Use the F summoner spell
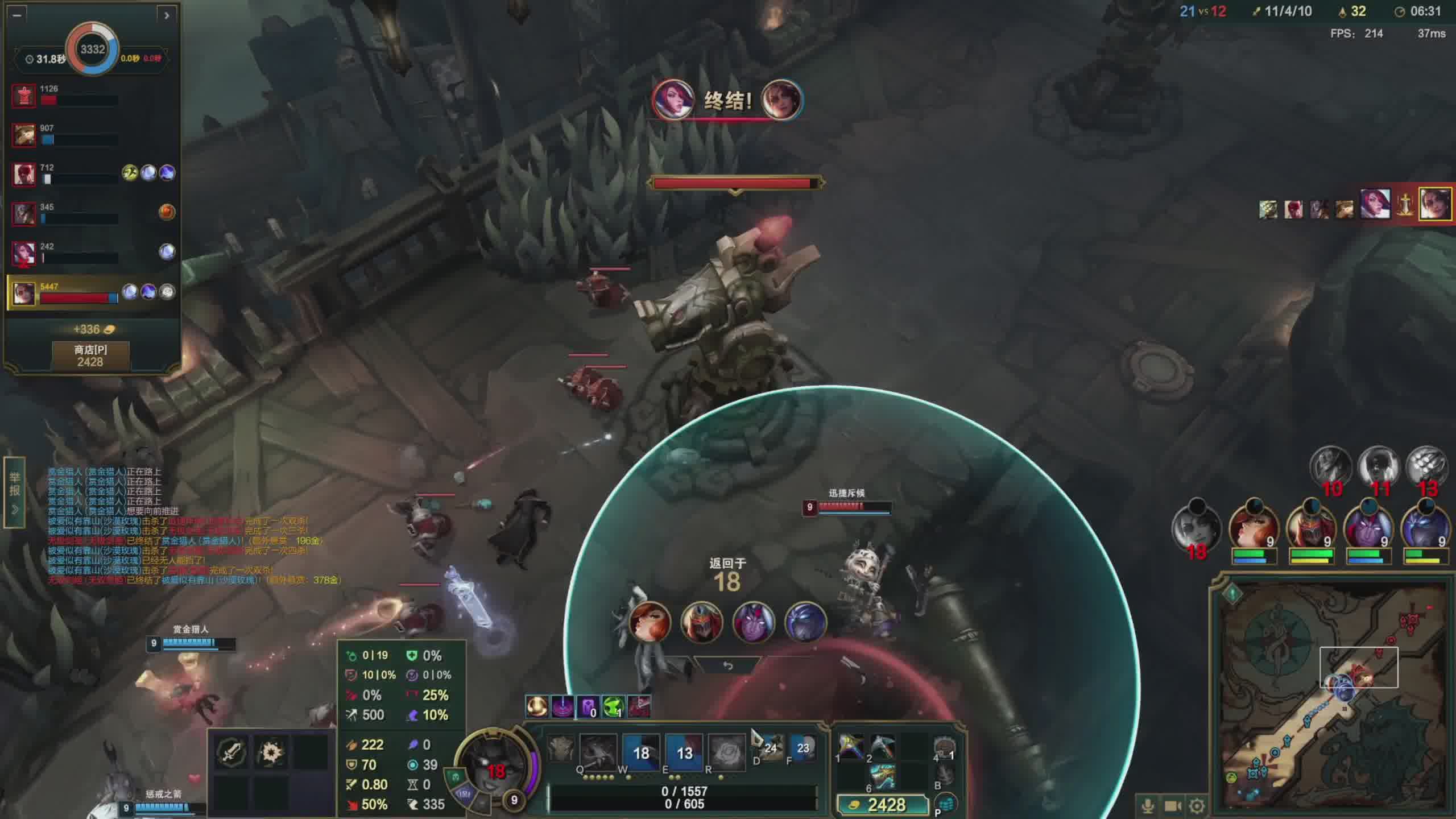The height and width of the screenshot is (819, 1456). click(803, 748)
